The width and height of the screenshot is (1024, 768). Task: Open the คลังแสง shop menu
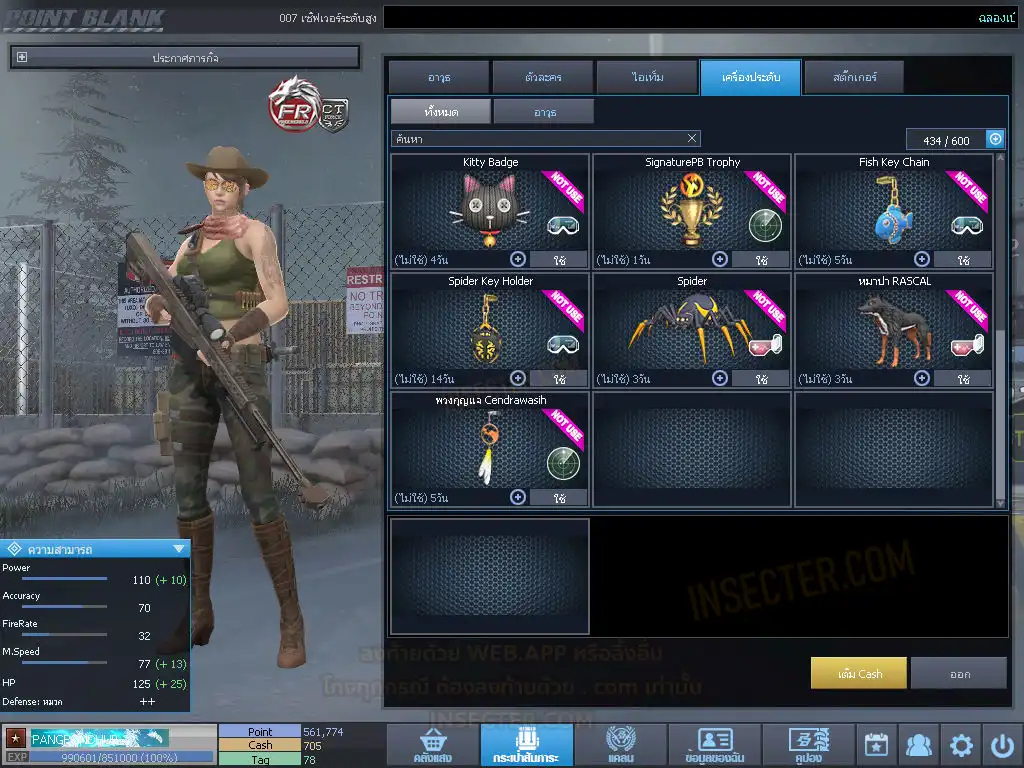click(432, 746)
